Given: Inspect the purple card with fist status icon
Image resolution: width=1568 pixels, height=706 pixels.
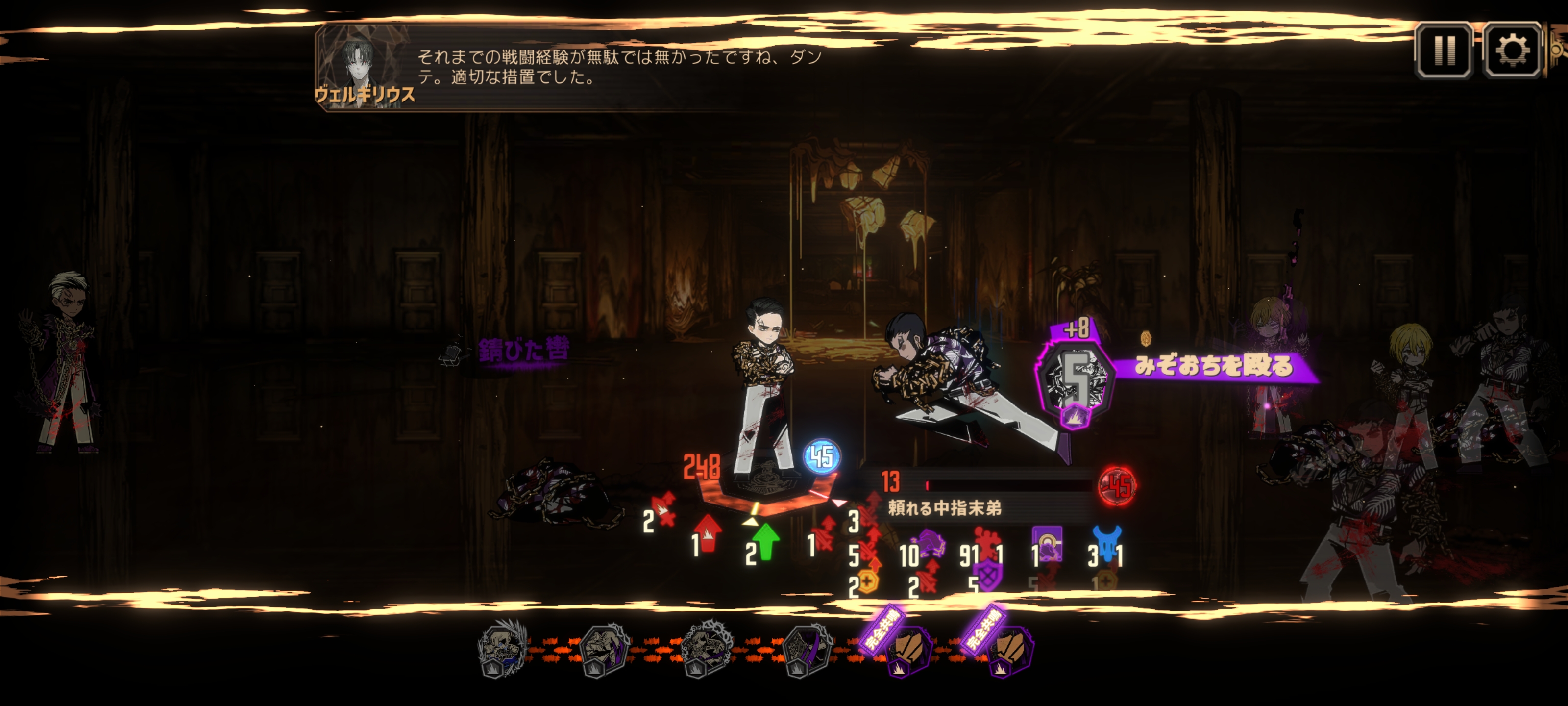Looking at the screenshot, I should 1048,544.
